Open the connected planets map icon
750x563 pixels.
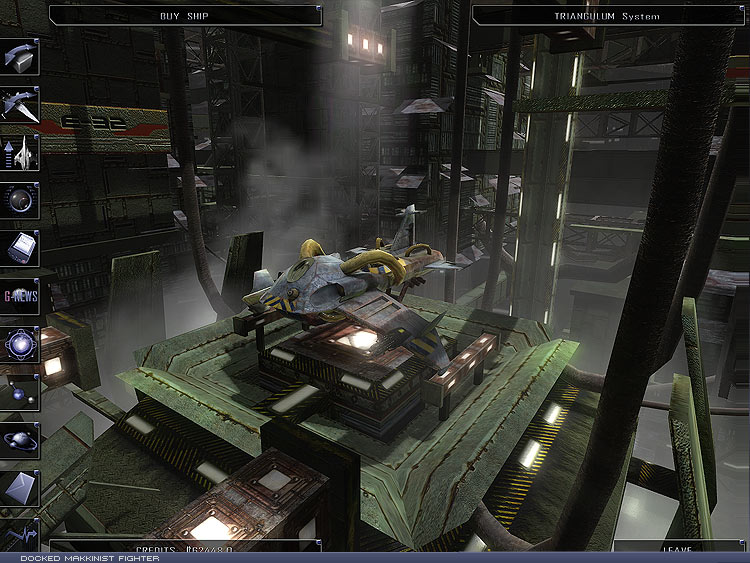(x=19, y=391)
